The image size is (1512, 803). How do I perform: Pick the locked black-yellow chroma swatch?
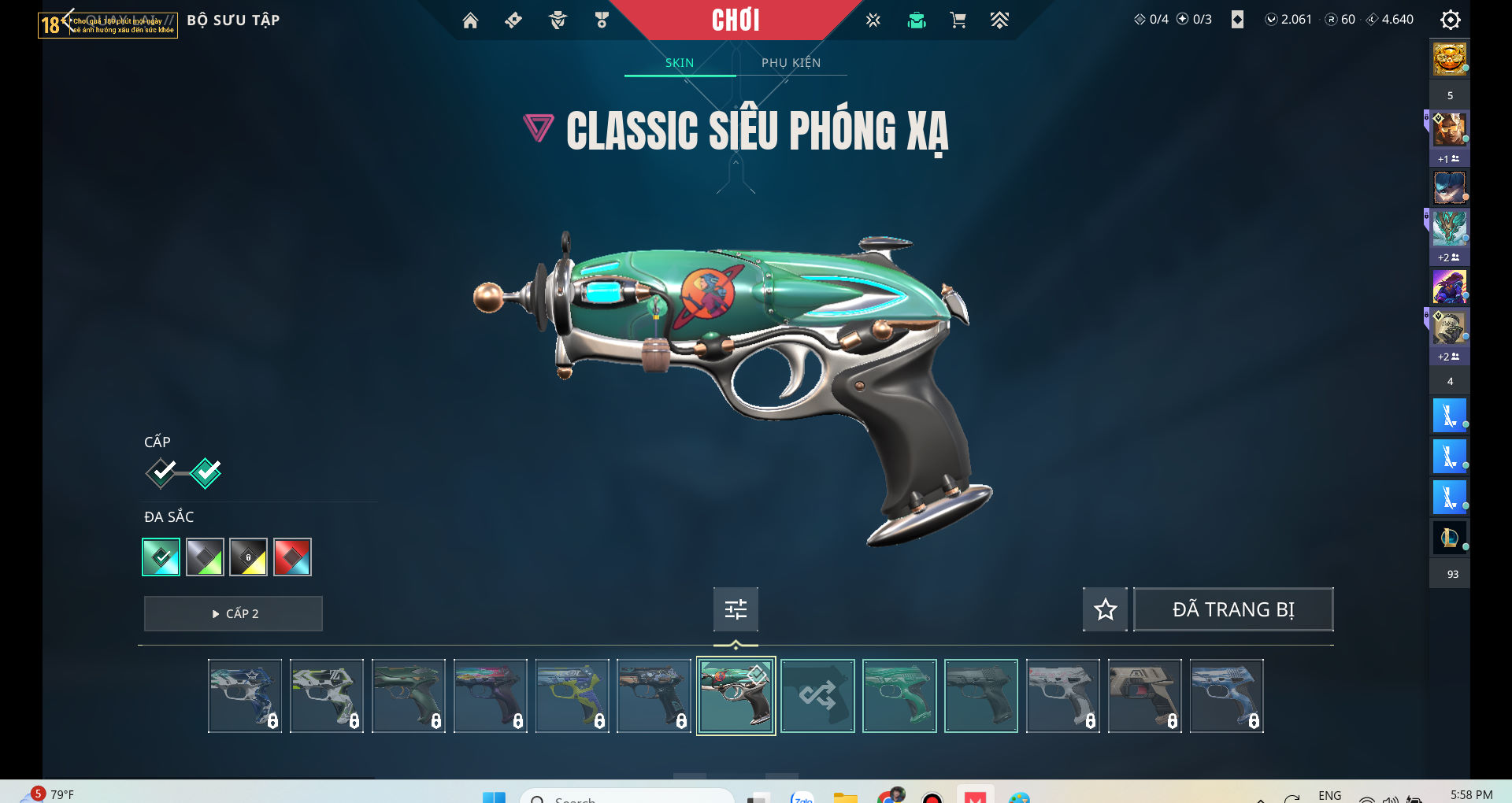point(248,557)
